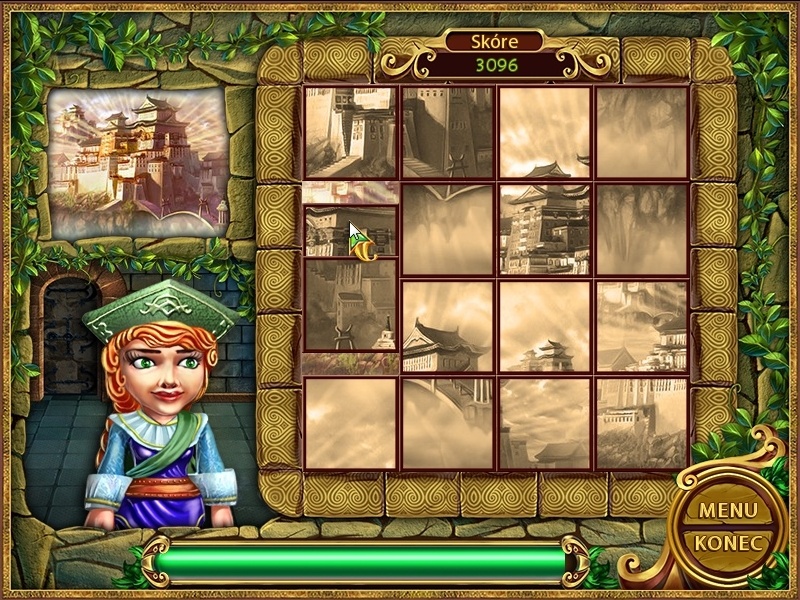This screenshot has width=800, height=600.
Task: Select the puzzle tile with multi-story pagoda tower
Action: click(545, 229)
